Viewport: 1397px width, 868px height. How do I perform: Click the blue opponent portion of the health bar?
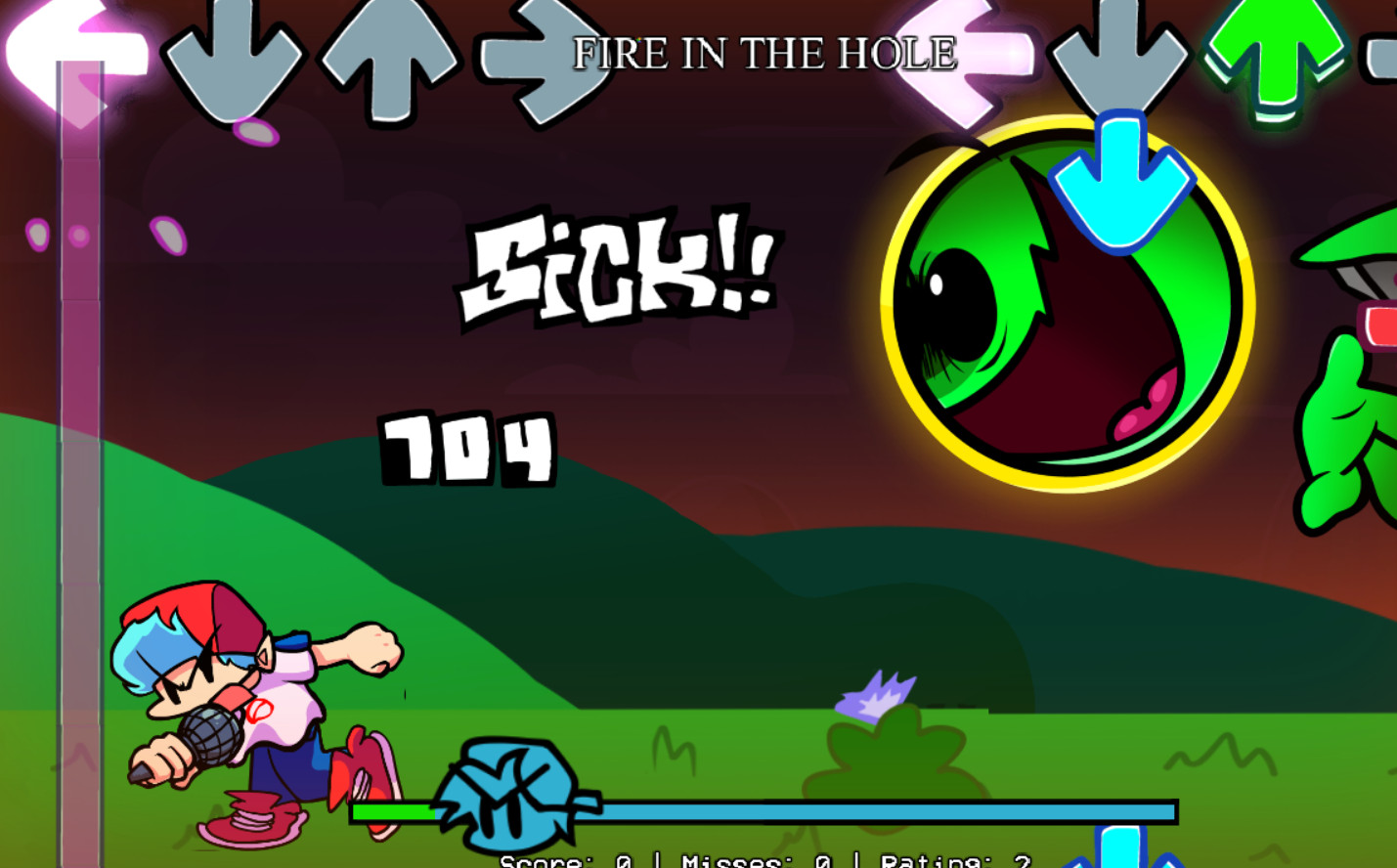point(880,812)
